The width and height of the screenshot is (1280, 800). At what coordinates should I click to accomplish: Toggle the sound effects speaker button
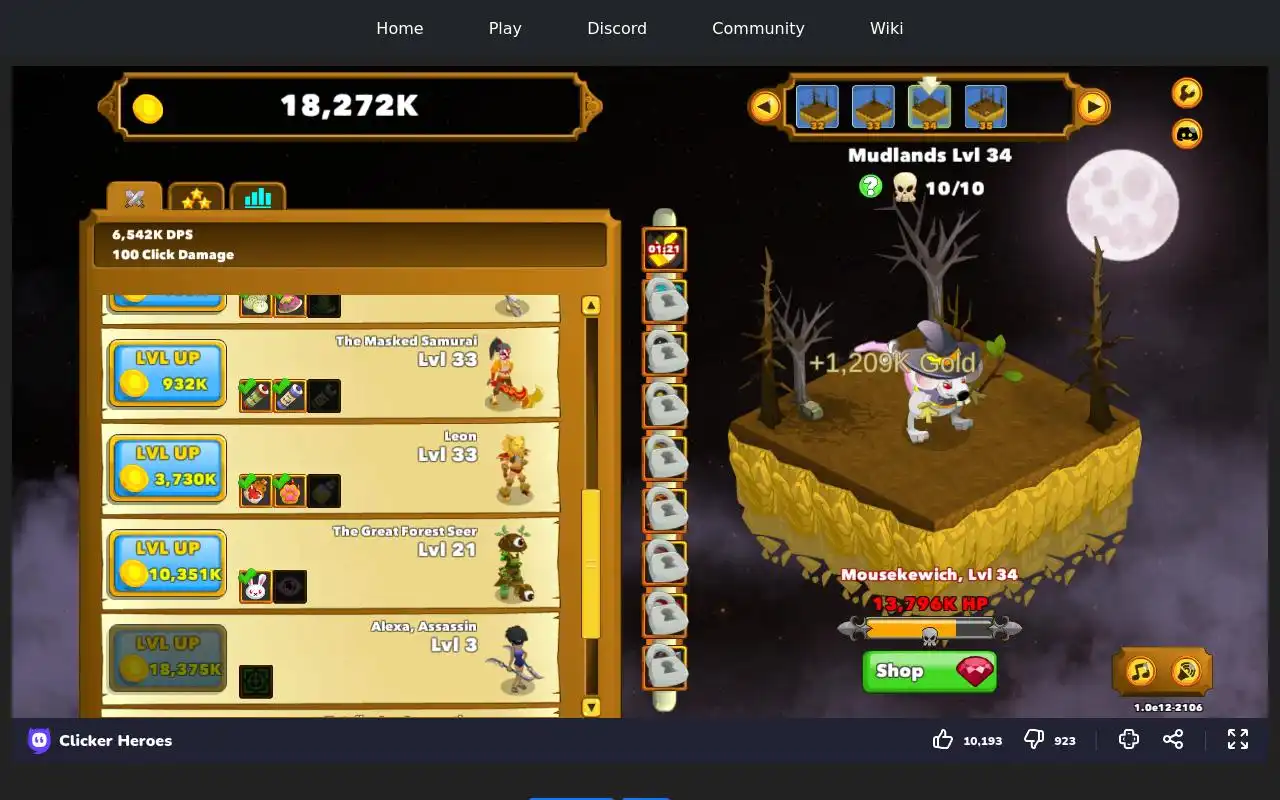(1186, 671)
